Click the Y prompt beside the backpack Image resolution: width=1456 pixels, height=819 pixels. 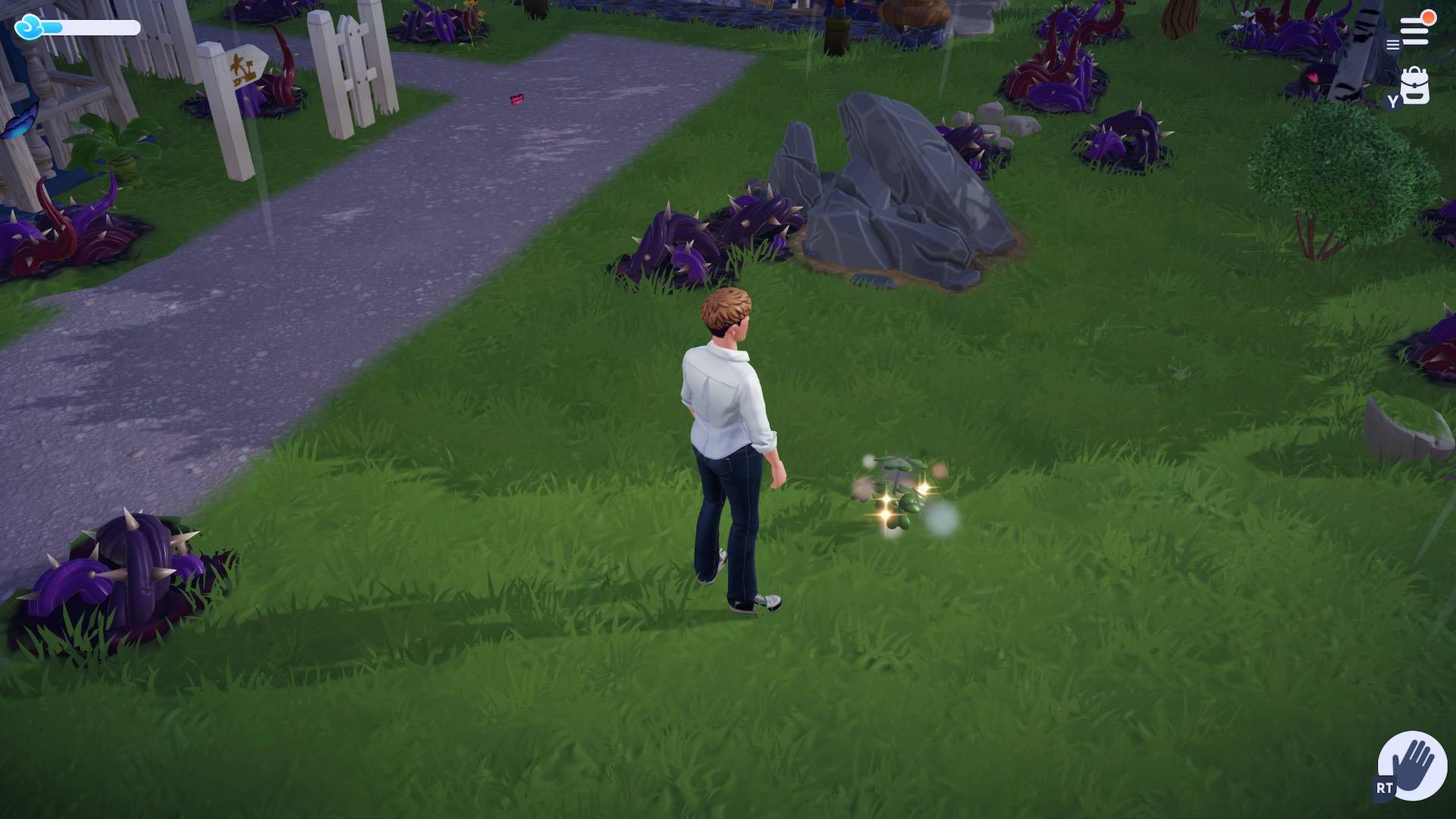[x=1393, y=101]
